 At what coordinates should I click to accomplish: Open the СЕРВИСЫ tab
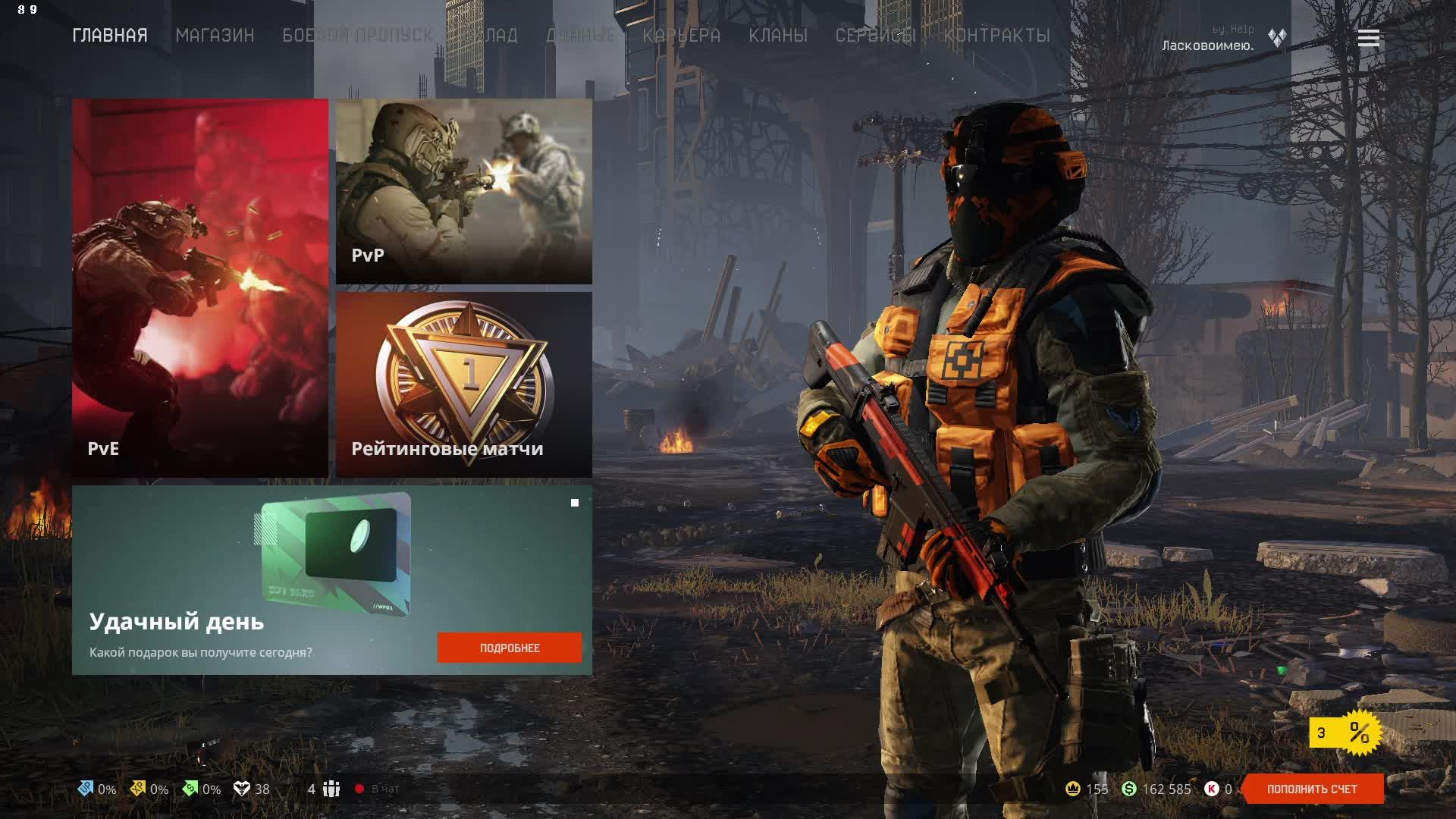[x=876, y=36]
